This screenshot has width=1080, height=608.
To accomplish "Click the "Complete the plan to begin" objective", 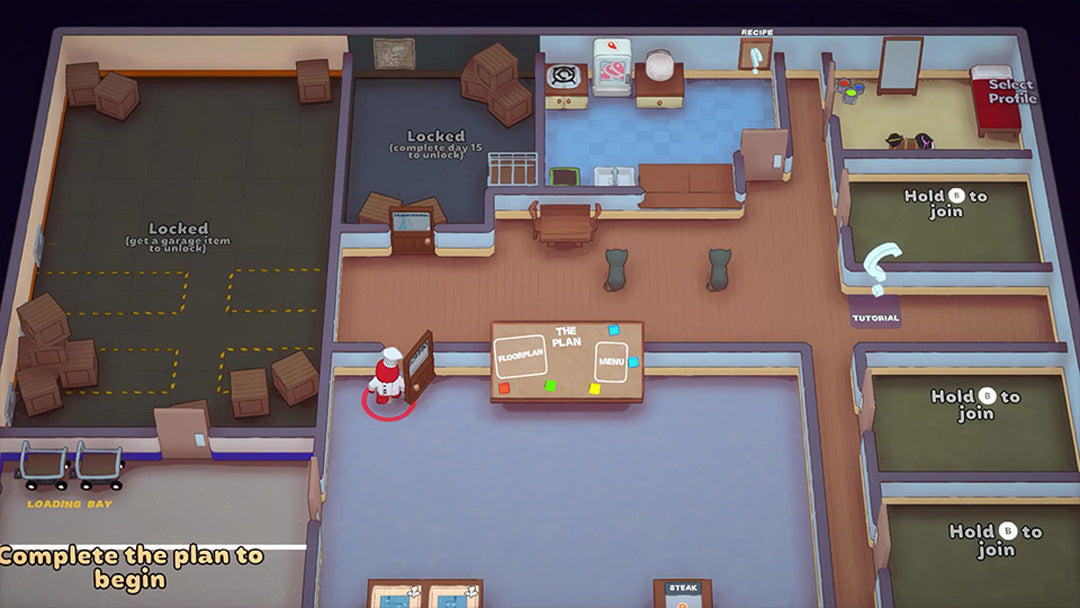I will coord(132,567).
